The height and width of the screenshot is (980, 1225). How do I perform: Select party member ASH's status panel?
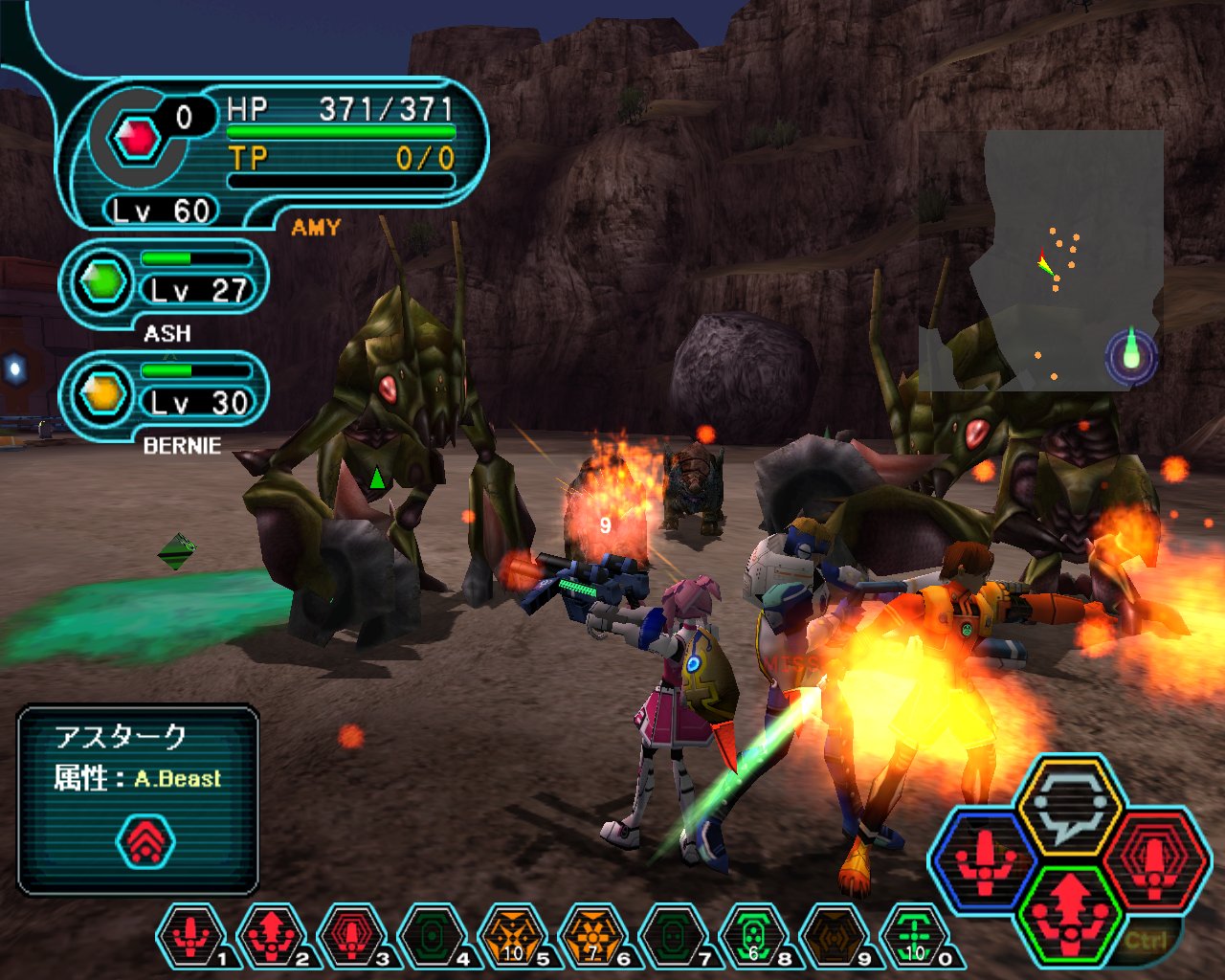[163, 283]
